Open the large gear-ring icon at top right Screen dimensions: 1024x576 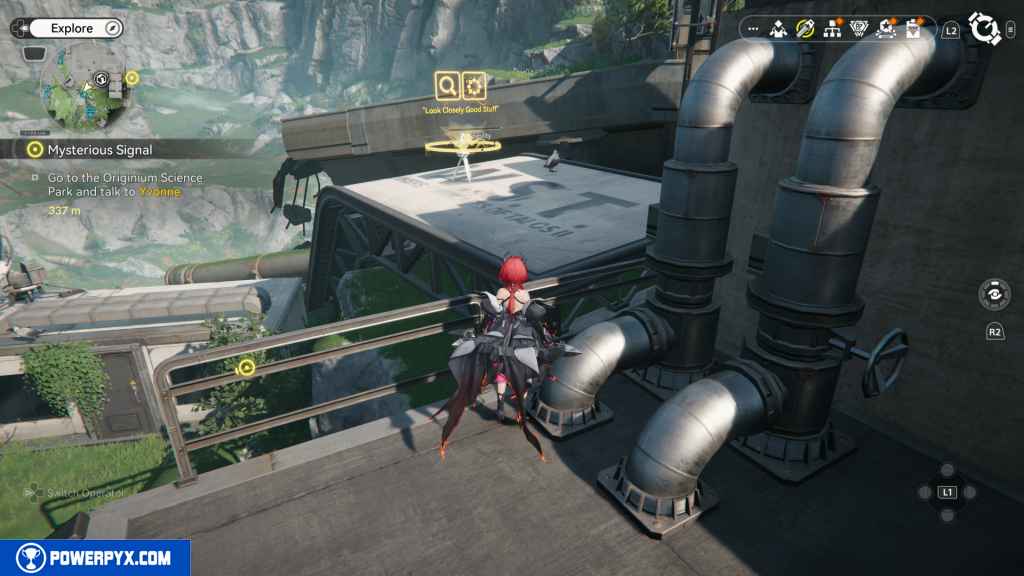pos(984,29)
